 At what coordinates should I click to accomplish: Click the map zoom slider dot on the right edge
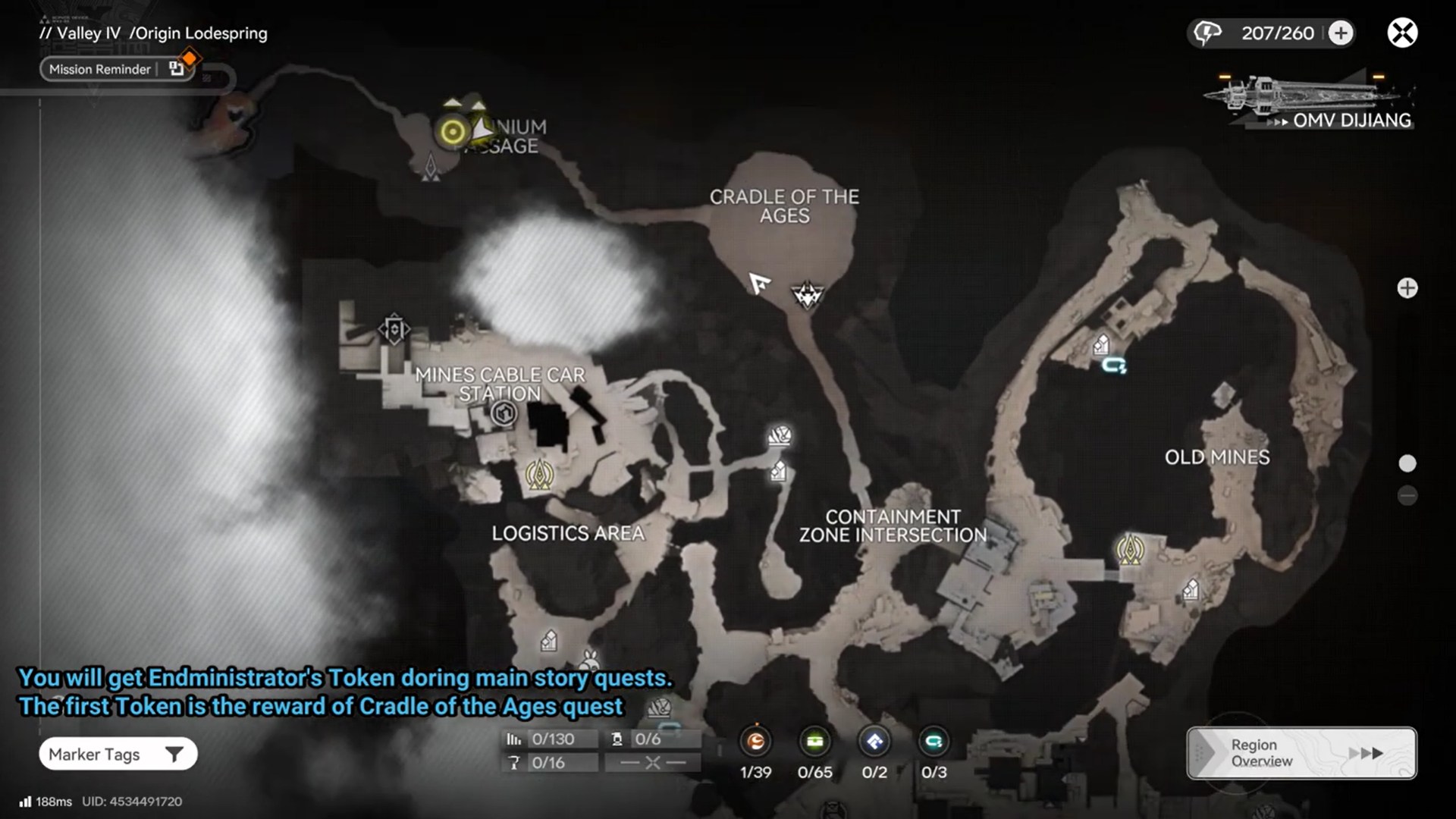pyautogui.click(x=1408, y=460)
